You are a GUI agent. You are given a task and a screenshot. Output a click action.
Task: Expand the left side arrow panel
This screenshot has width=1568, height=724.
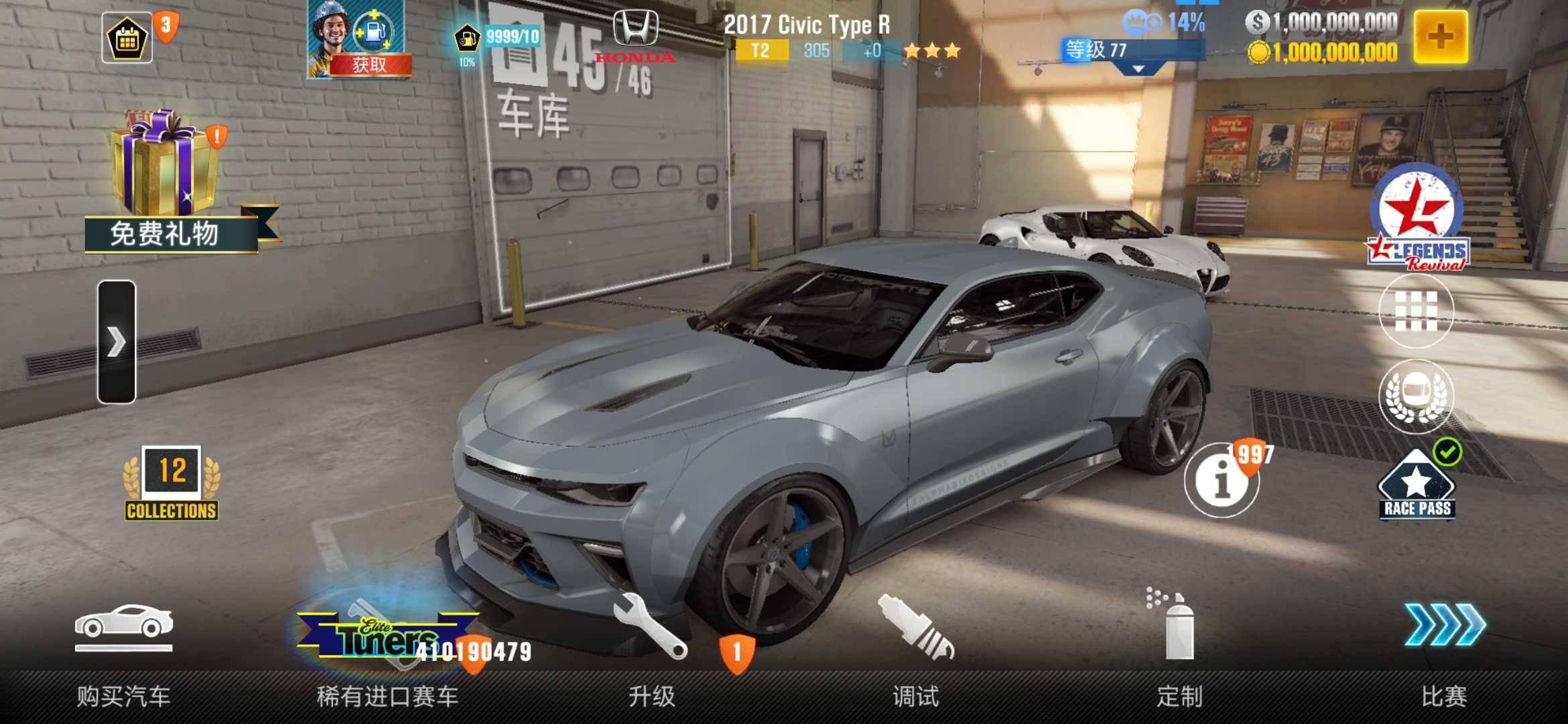pos(117,342)
